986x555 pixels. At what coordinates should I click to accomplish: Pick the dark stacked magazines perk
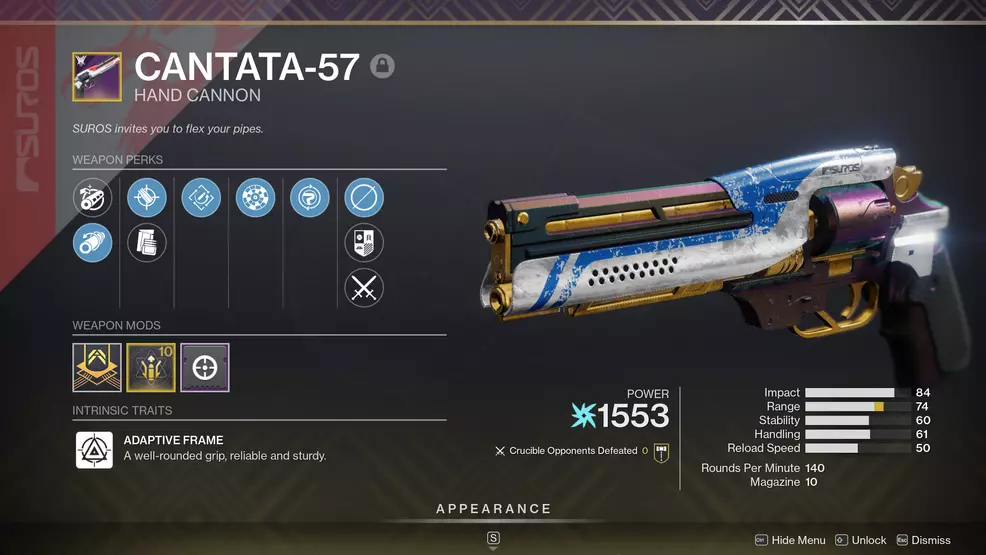pos(147,242)
